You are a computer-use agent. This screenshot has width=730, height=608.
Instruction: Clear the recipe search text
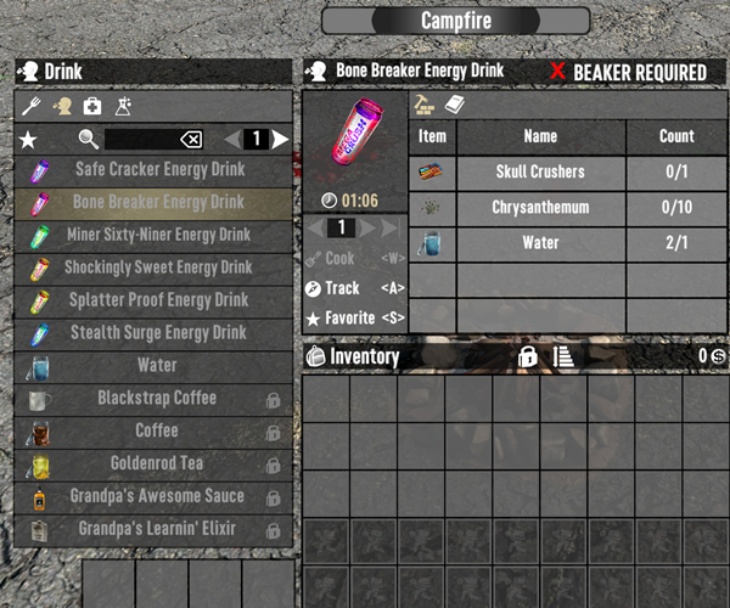click(x=191, y=139)
